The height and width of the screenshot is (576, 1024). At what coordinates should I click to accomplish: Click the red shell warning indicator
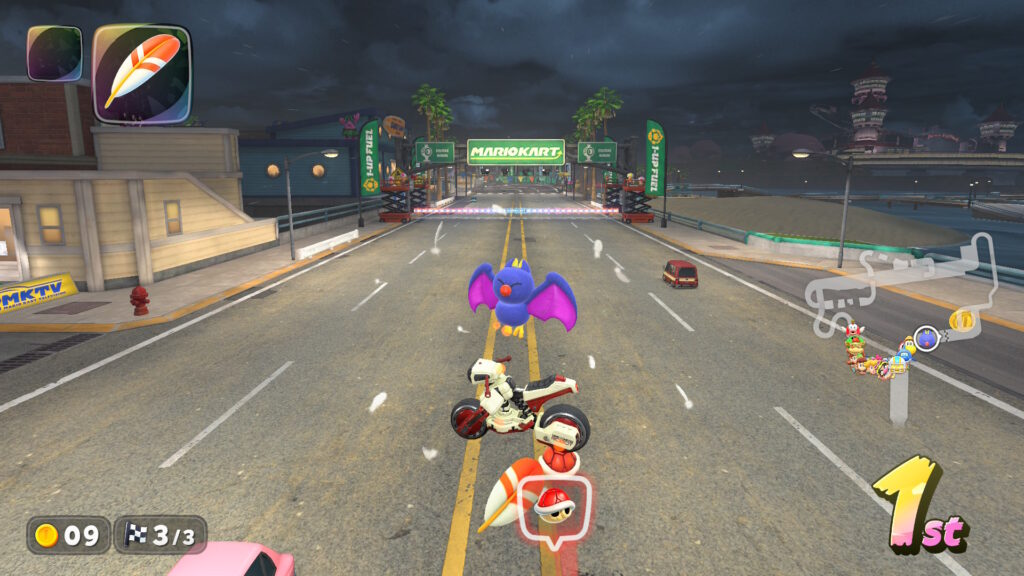554,508
